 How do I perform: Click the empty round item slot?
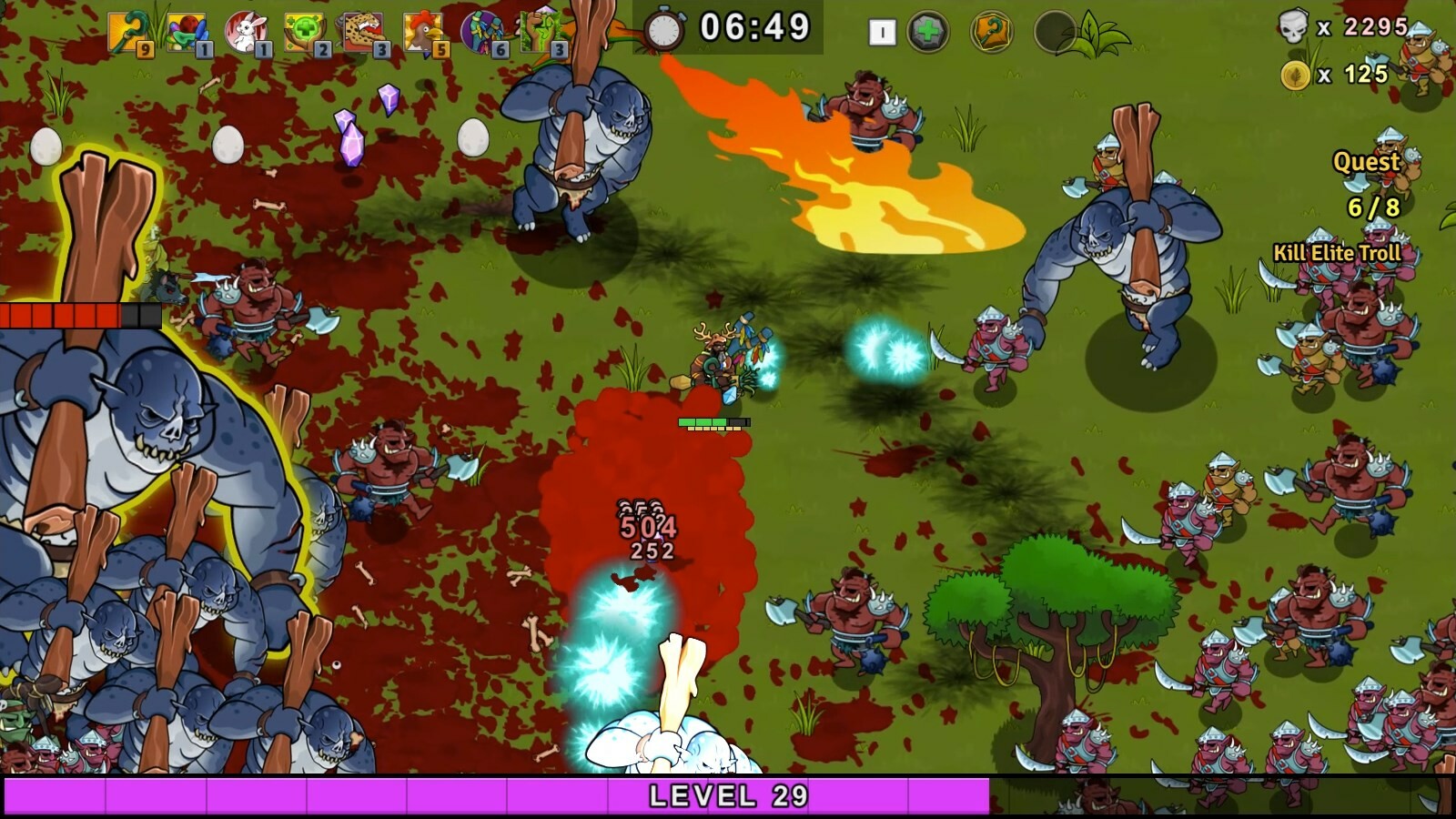click(1054, 33)
